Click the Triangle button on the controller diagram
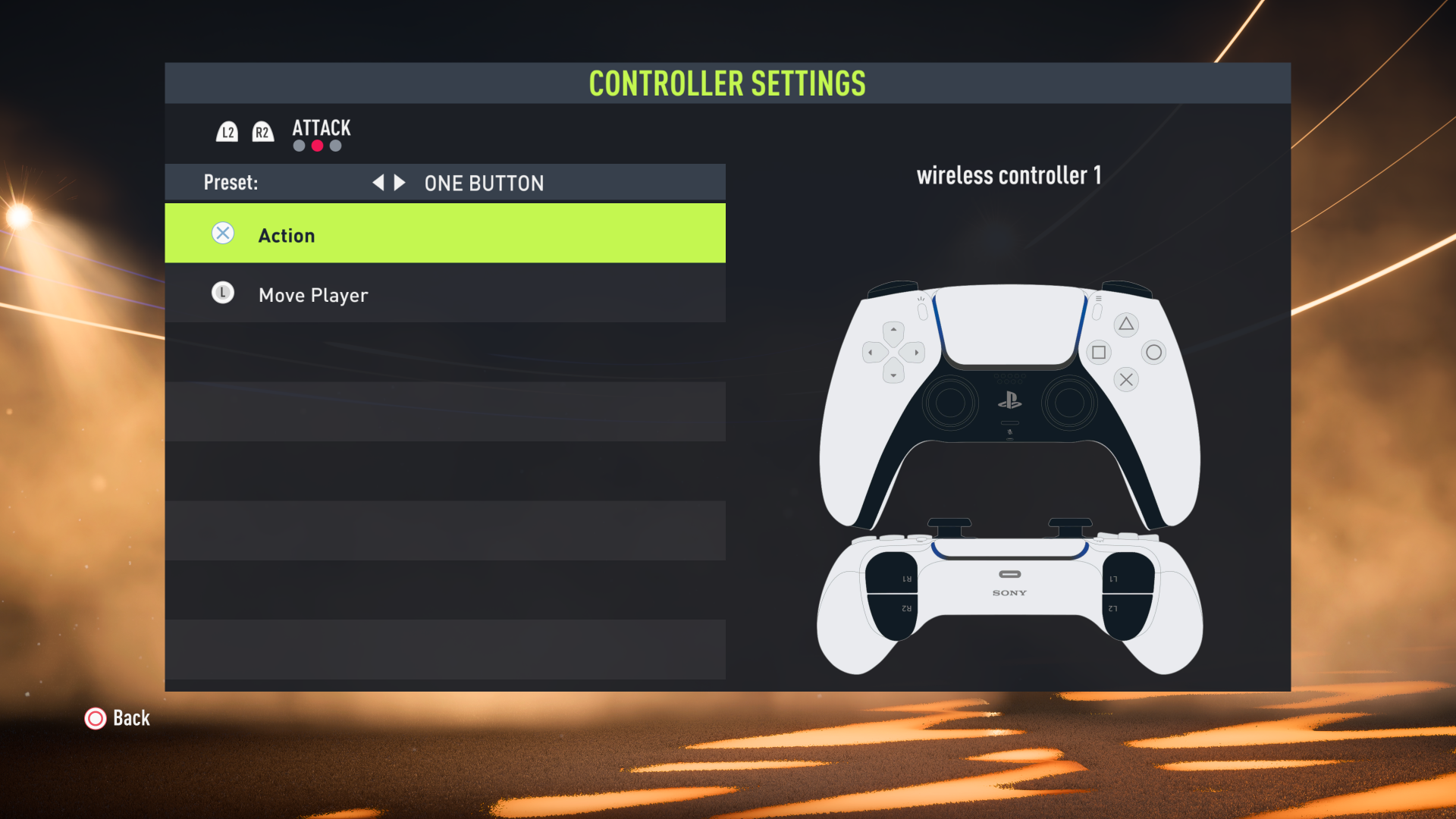Screen dimensions: 1456x819 (1125, 324)
